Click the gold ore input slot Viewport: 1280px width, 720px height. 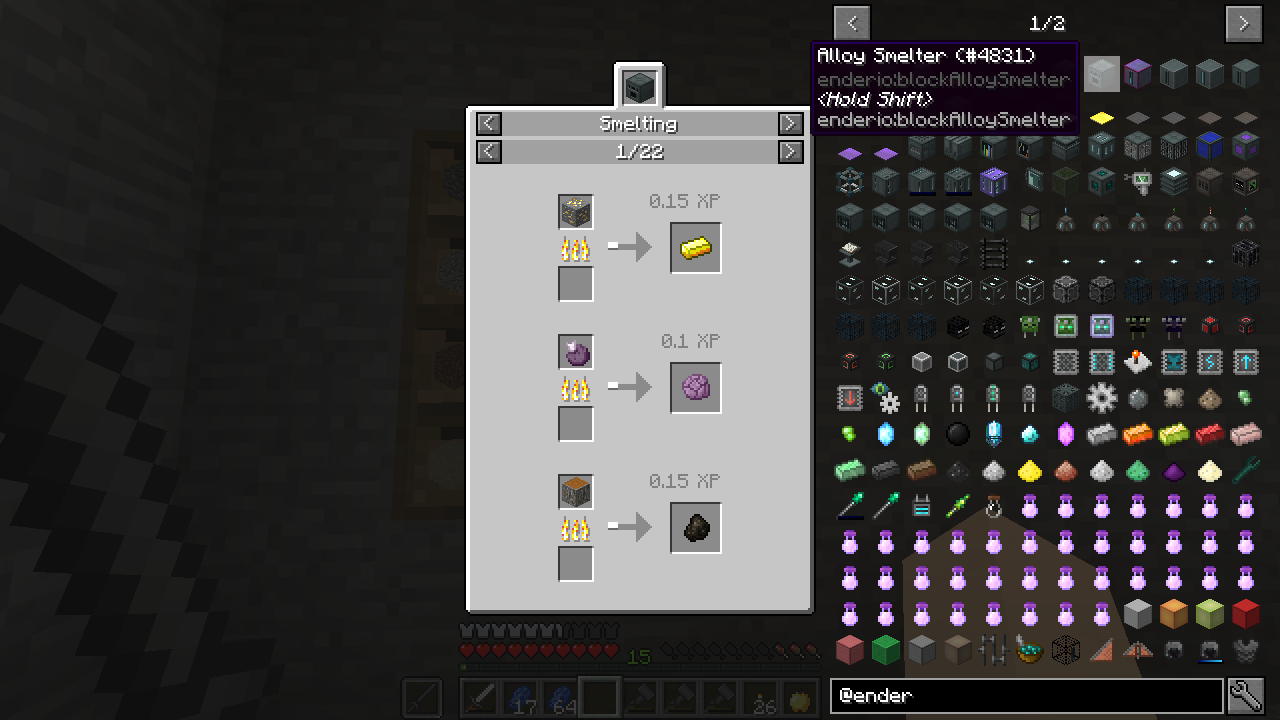point(576,212)
